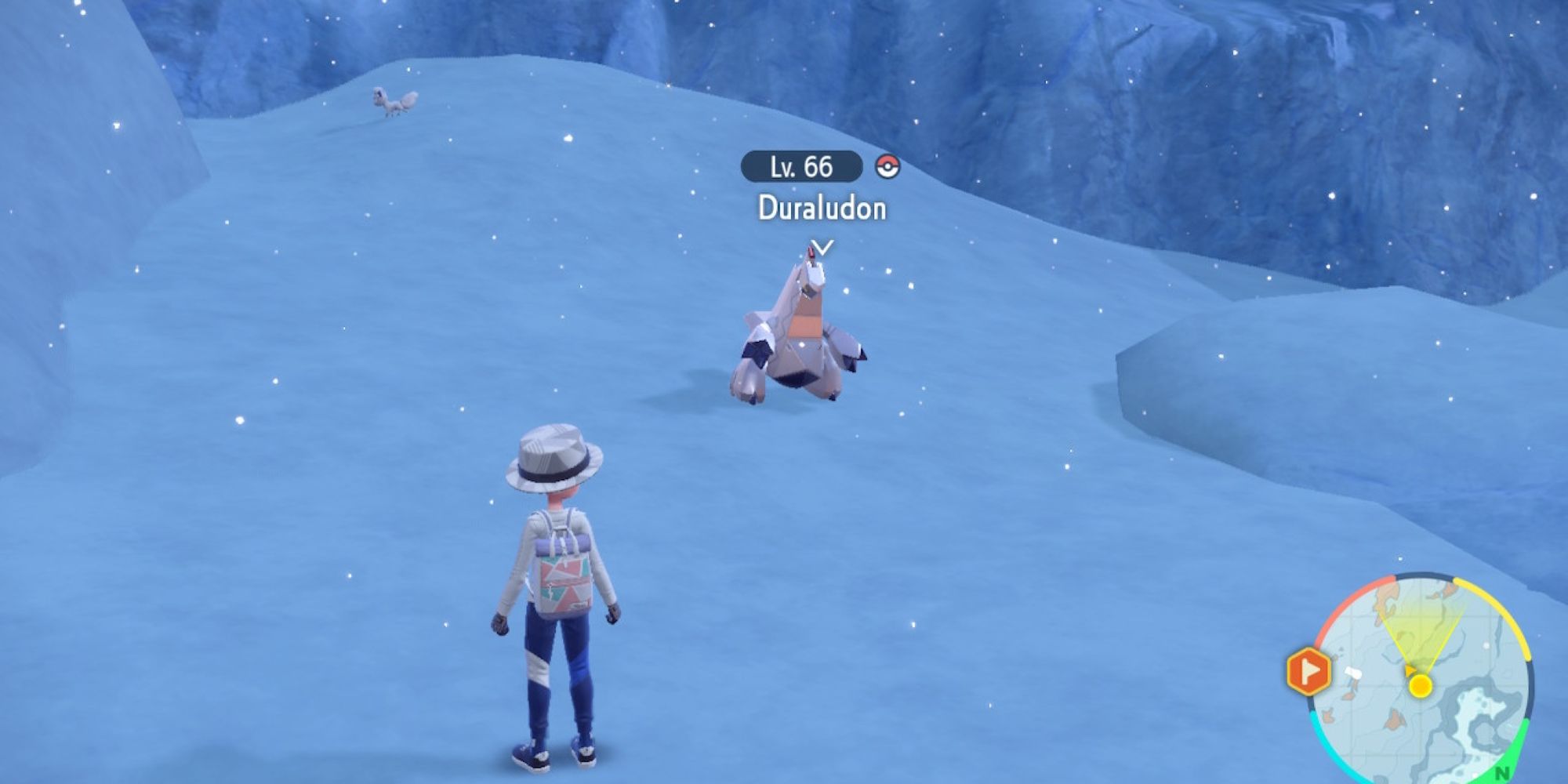
Task: Select the orange camera-direction arrow beside the dot
Action: coord(1410,671)
